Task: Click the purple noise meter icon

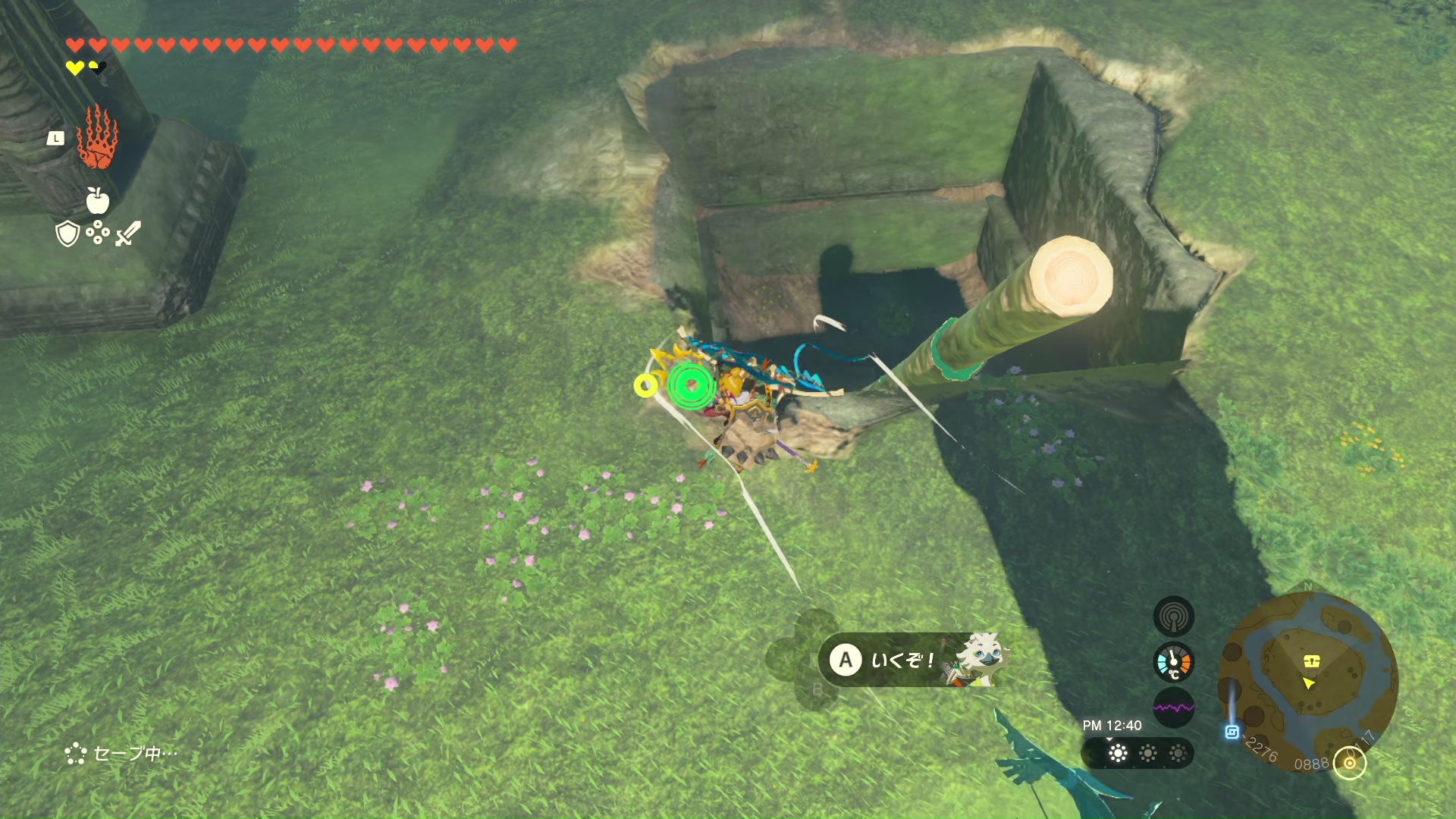Action: pyautogui.click(x=1173, y=708)
